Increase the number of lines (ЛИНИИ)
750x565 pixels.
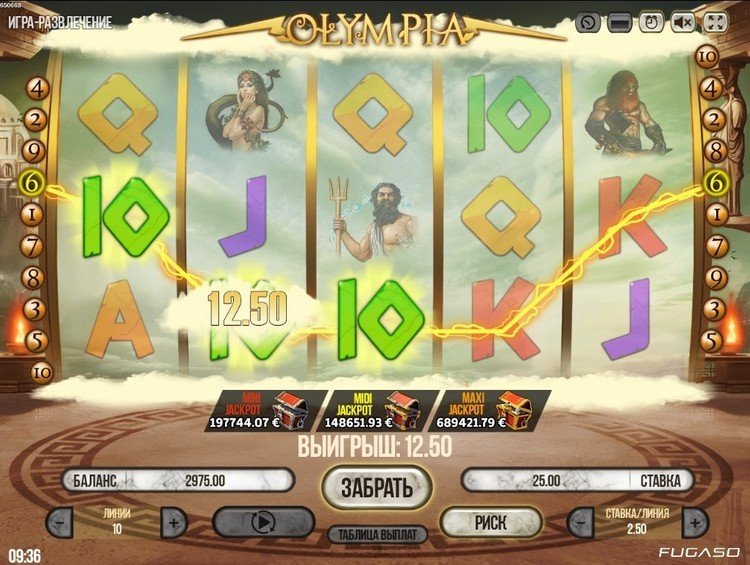click(173, 521)
